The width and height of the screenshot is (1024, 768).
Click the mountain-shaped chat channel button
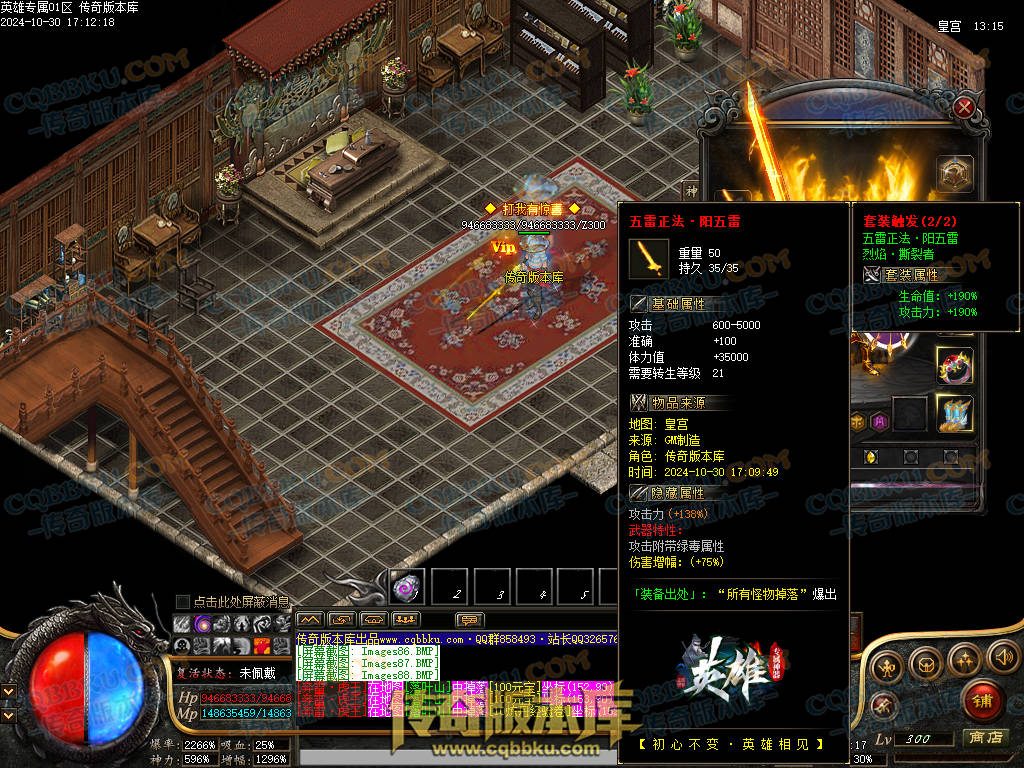[310, 620]
